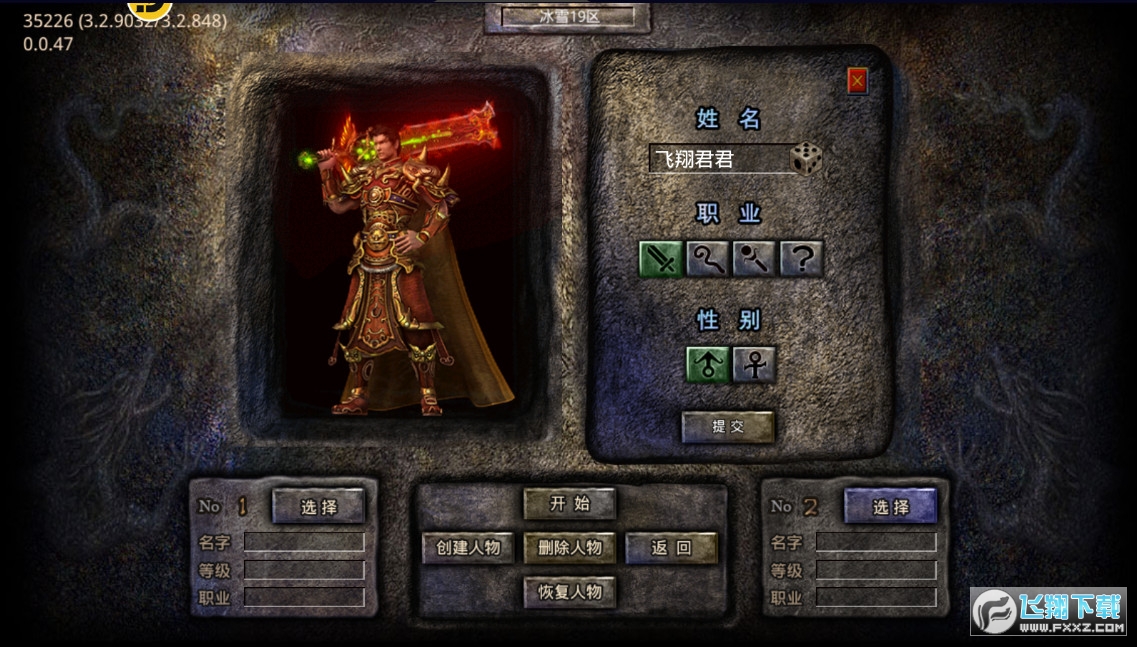Click the character name input field
1137x647 pixels.
click(719, 159)
